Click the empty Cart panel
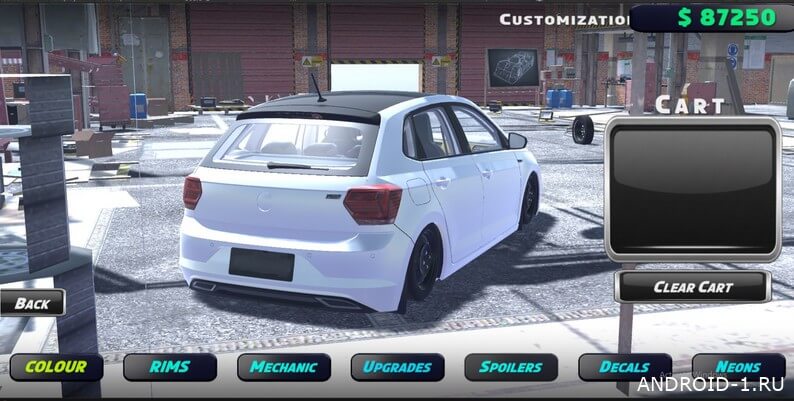This screenshot has height=401, width=794. [x=693, y=190]
